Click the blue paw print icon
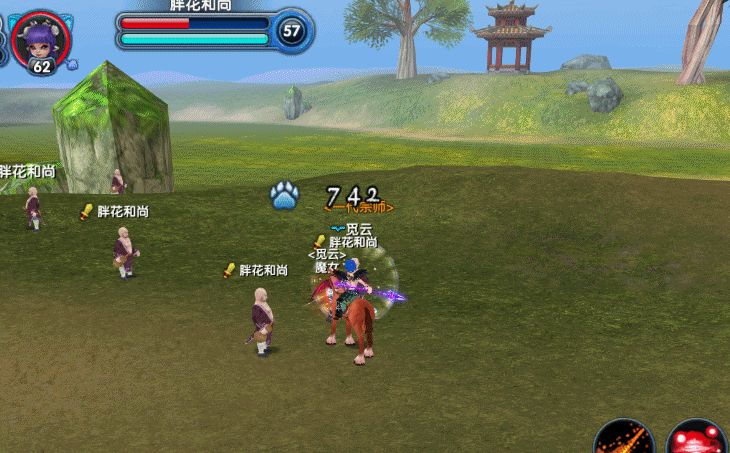The height and width of the screenshot is (453, 730). 284,195
